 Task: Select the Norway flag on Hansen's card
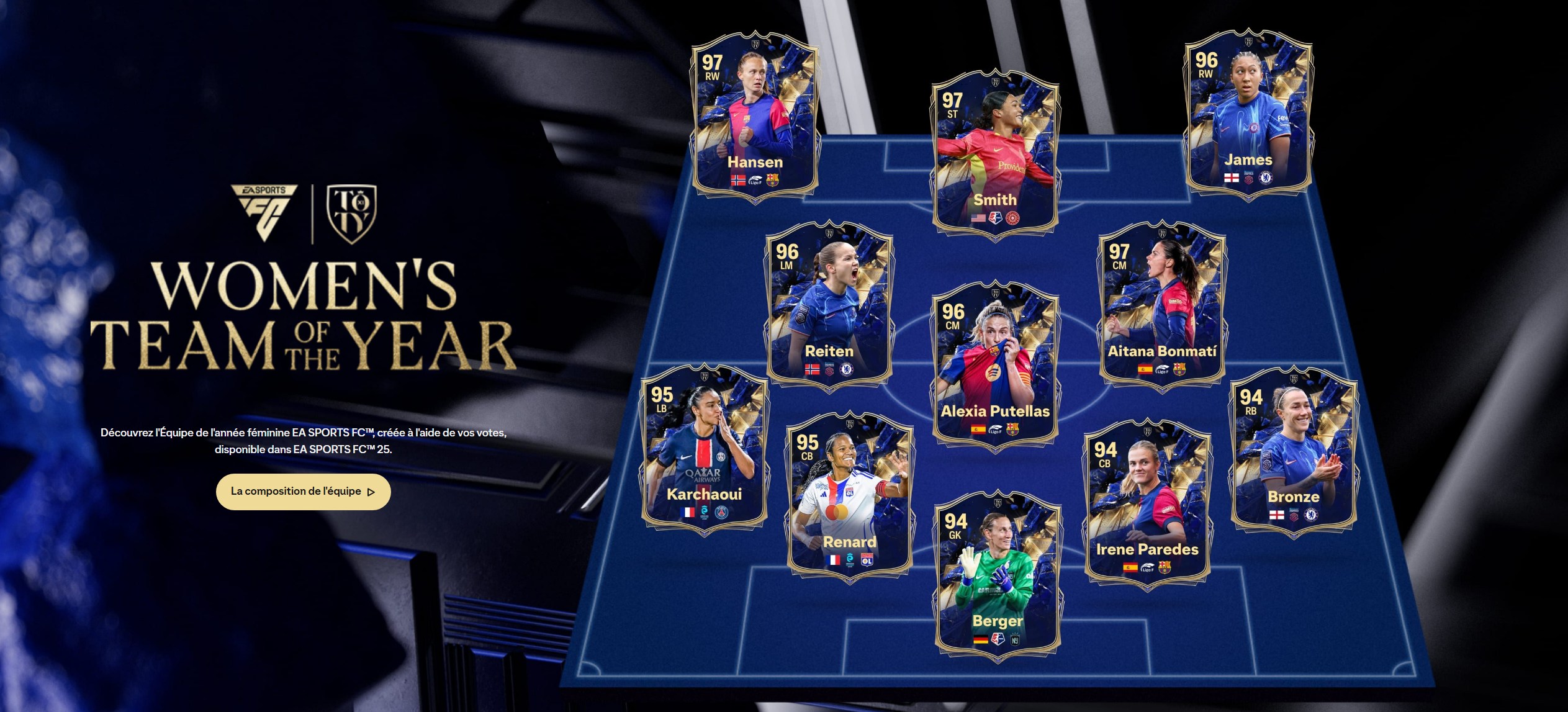pyautogui.click(x=738, y=181)
